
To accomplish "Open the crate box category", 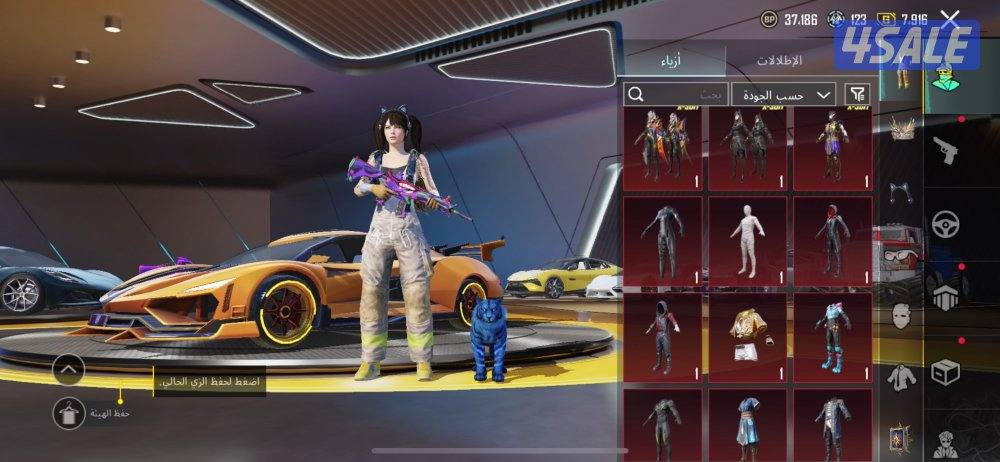I will 944,373.
